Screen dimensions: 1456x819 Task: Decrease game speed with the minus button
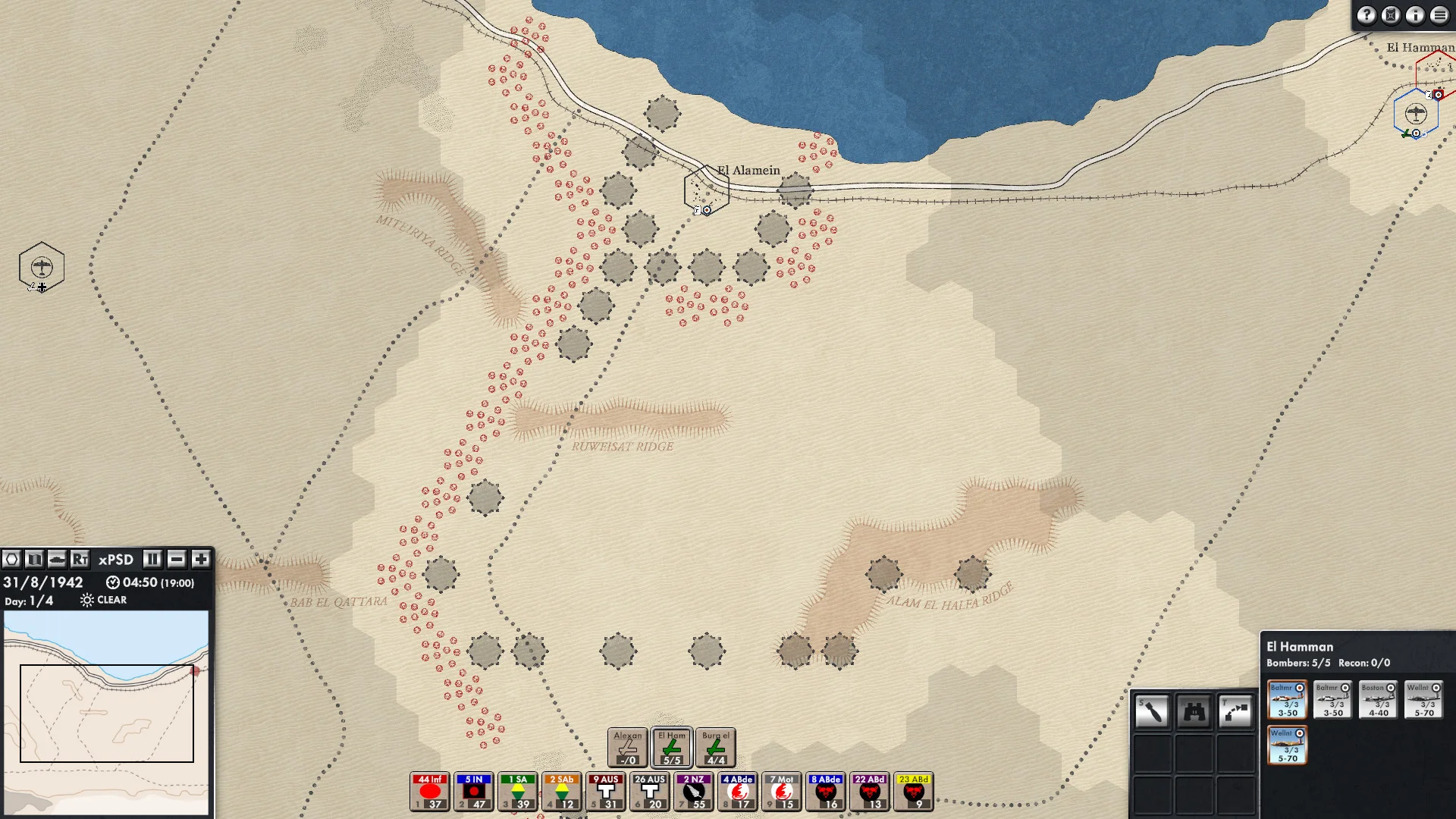[177, 560]
